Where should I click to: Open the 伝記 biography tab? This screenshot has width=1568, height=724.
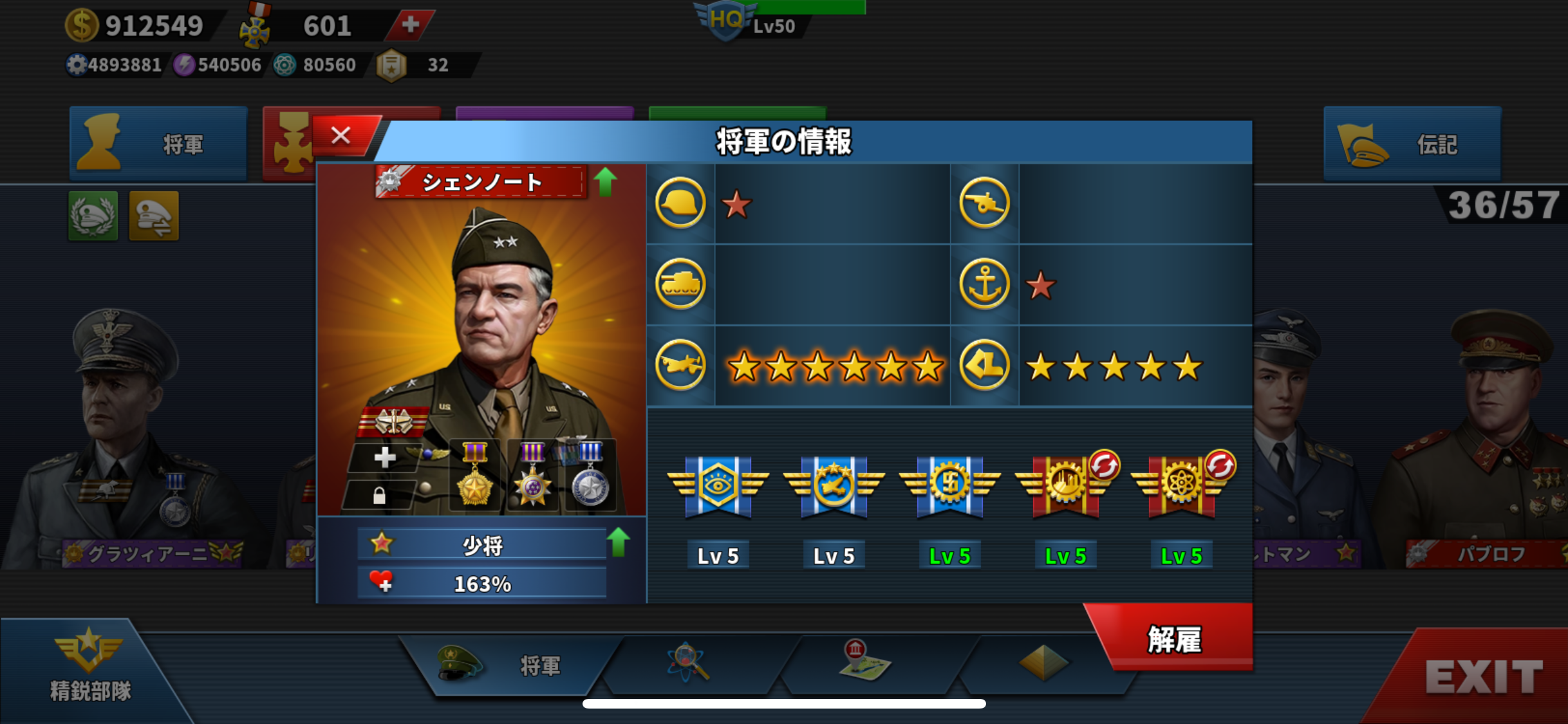pyautogui.click(x=1412, y=144)
